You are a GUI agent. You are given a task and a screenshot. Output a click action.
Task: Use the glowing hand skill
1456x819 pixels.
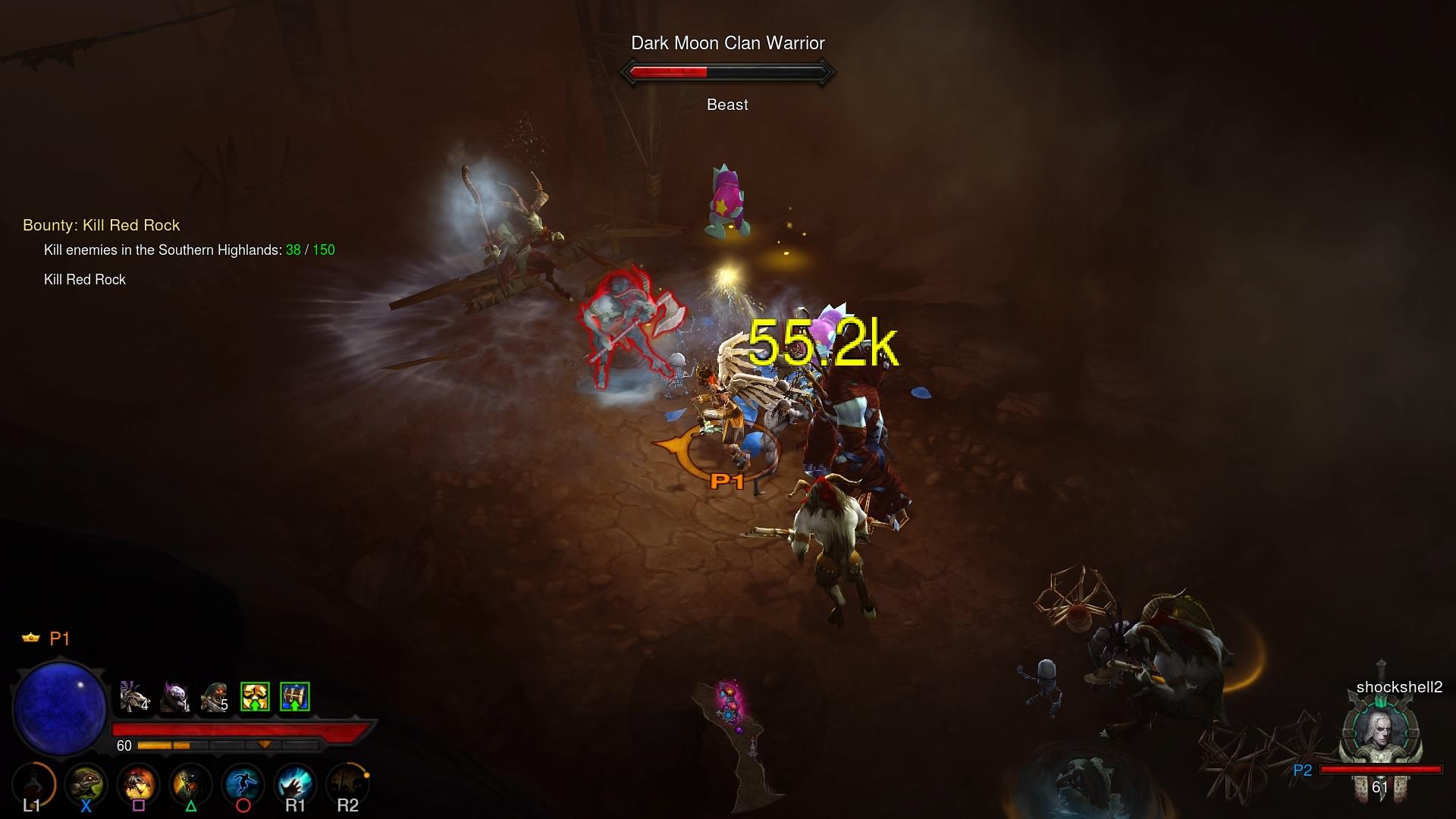coord(295,784)
